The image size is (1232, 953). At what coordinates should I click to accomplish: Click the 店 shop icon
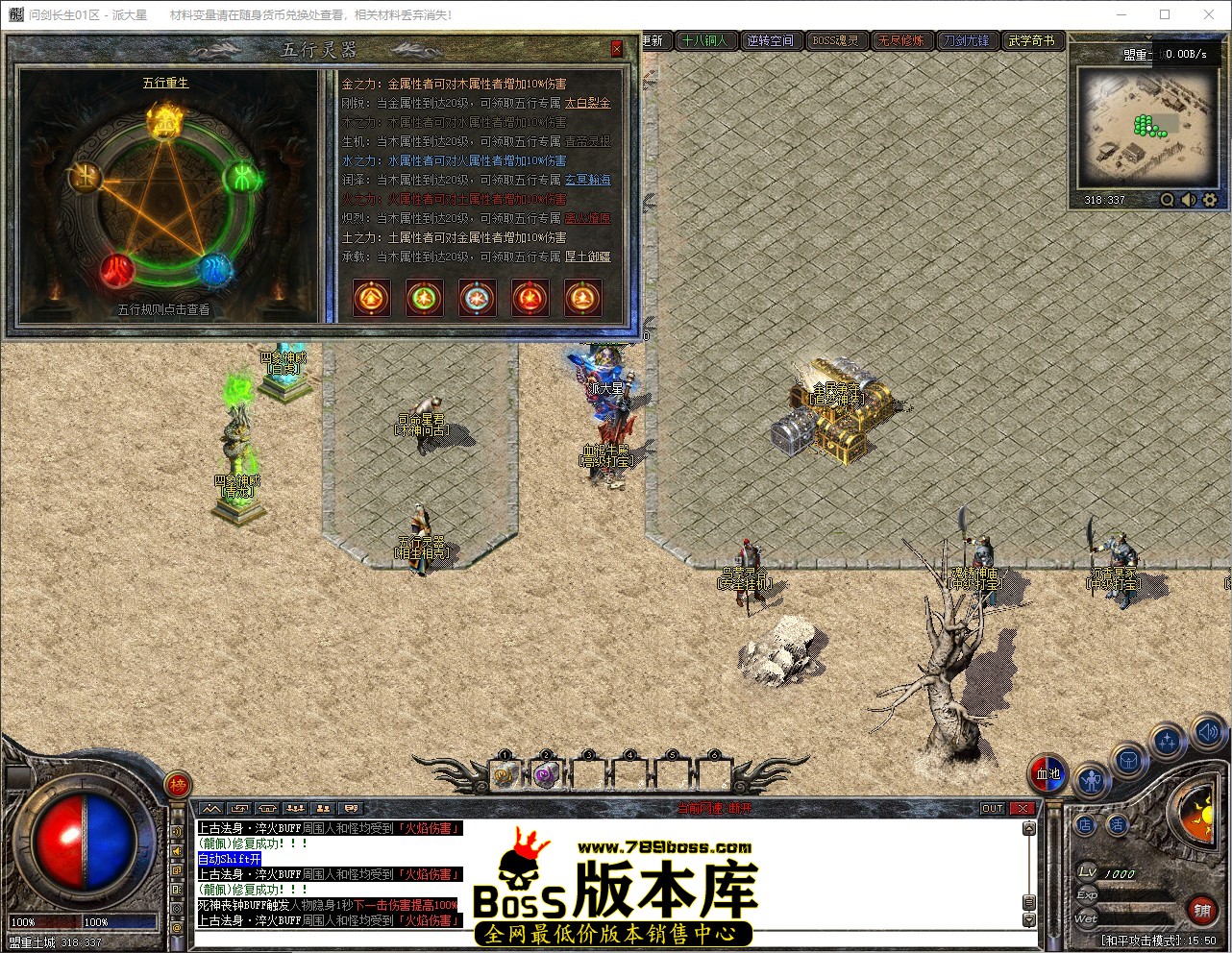pyautogui.click(x=1085, y=823)
